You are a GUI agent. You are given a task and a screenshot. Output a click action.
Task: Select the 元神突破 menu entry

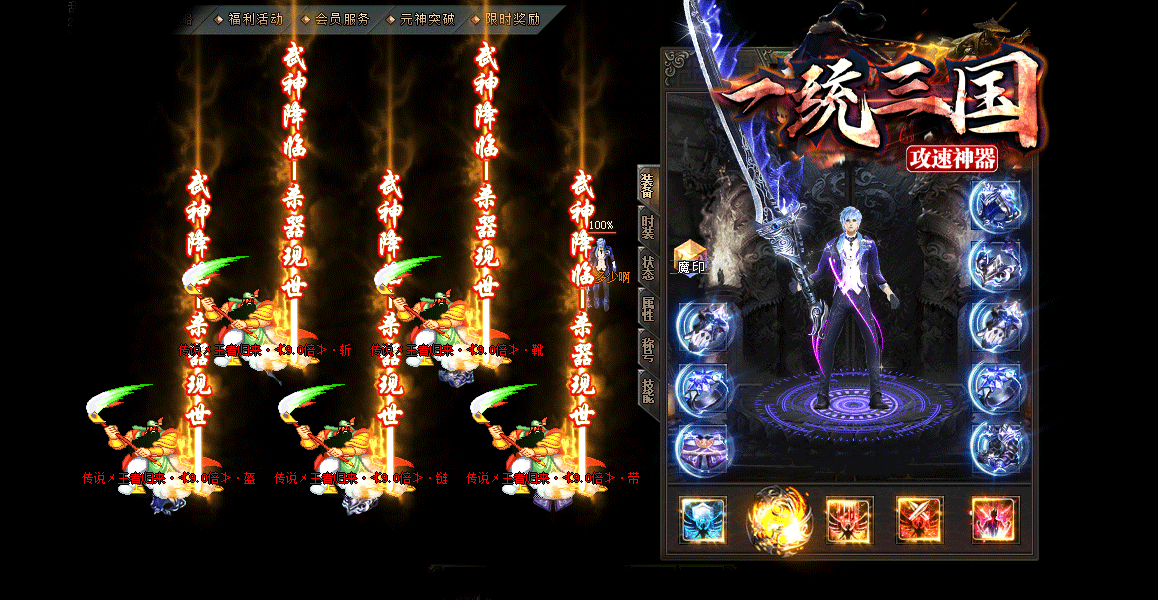427,19
